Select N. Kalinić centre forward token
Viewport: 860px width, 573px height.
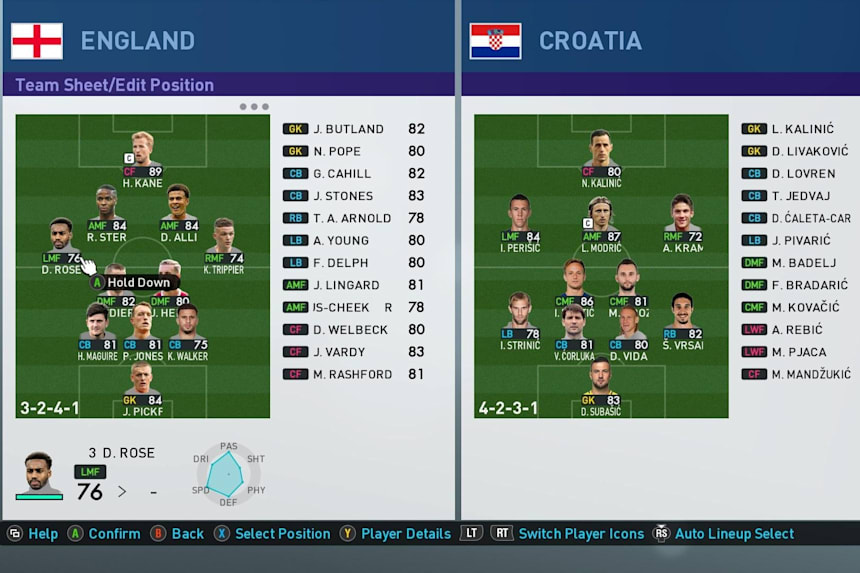[601, 158]
